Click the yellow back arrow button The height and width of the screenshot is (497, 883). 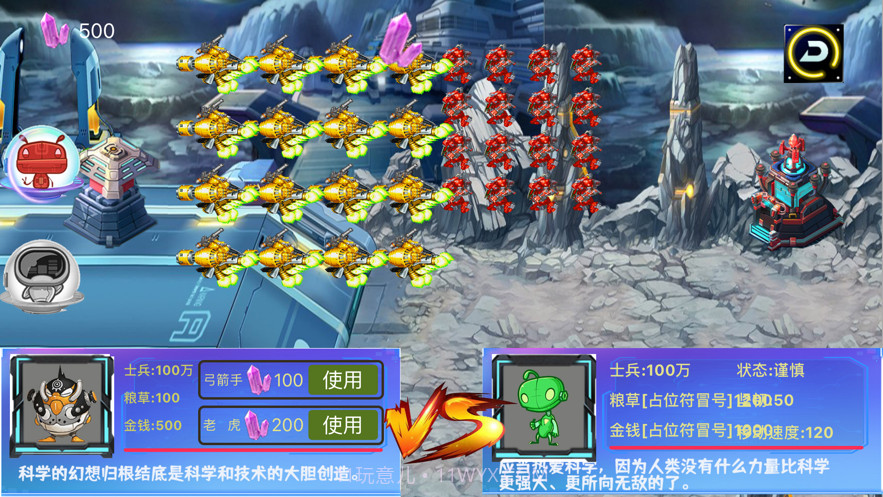(x=813, y=53)
